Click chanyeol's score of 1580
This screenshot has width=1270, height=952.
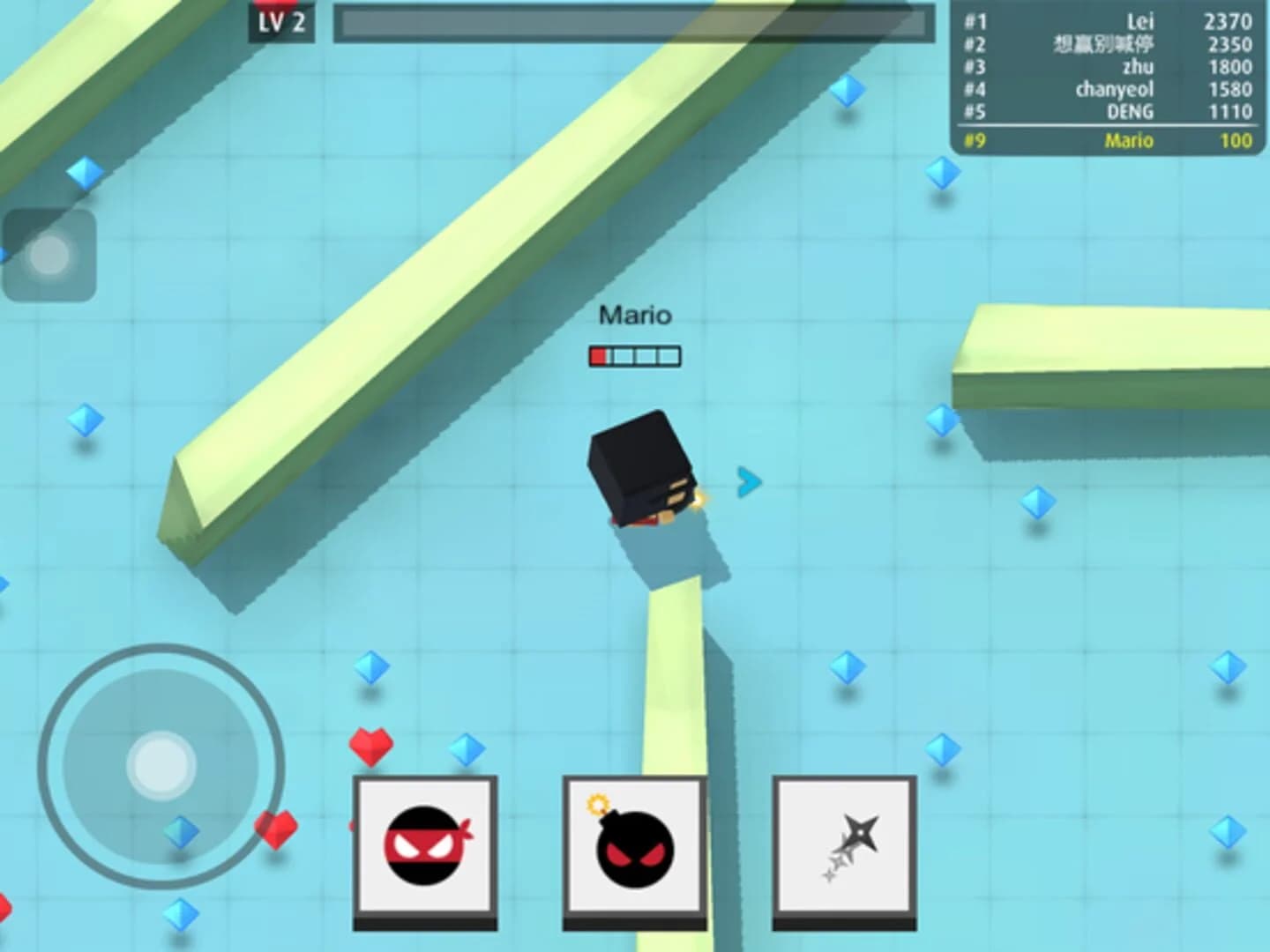click(1231, 89)
